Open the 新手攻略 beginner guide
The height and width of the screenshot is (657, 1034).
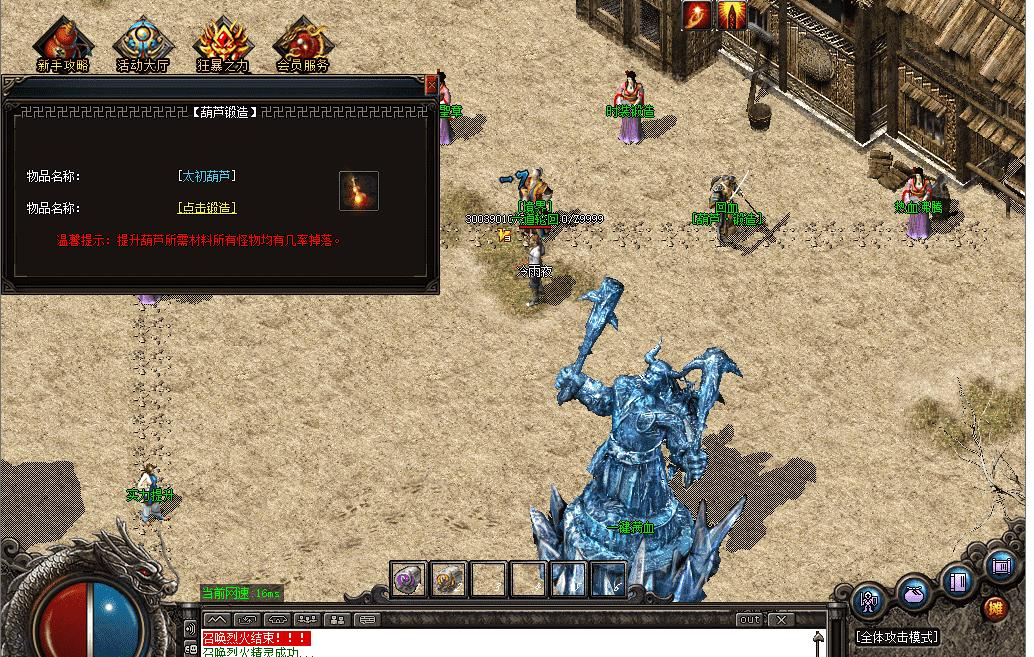62,43
